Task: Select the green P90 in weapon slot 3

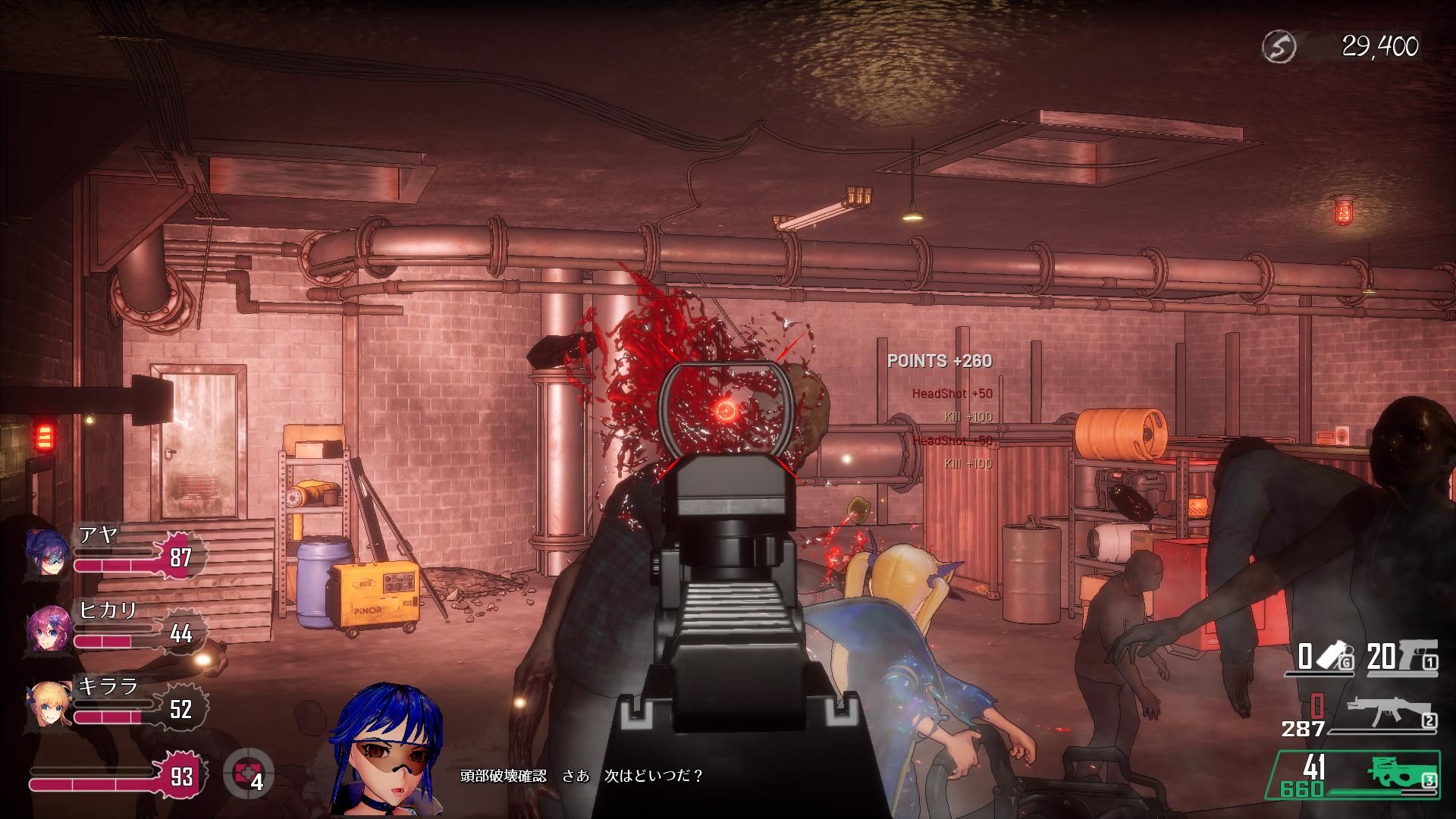Action: pos(1399,773)
